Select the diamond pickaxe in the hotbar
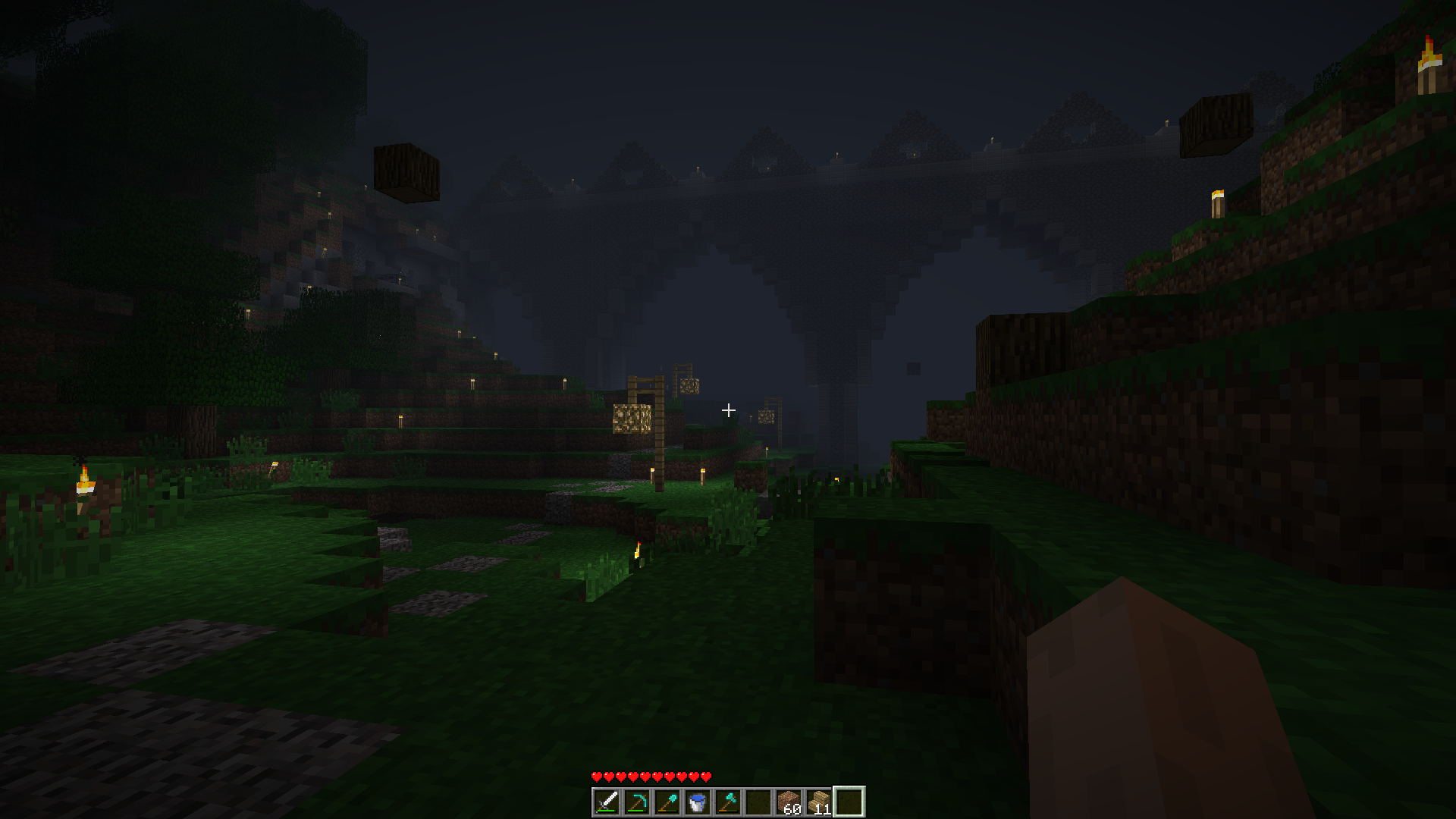The image size is (1456, 819). click(x=637, y=801)
